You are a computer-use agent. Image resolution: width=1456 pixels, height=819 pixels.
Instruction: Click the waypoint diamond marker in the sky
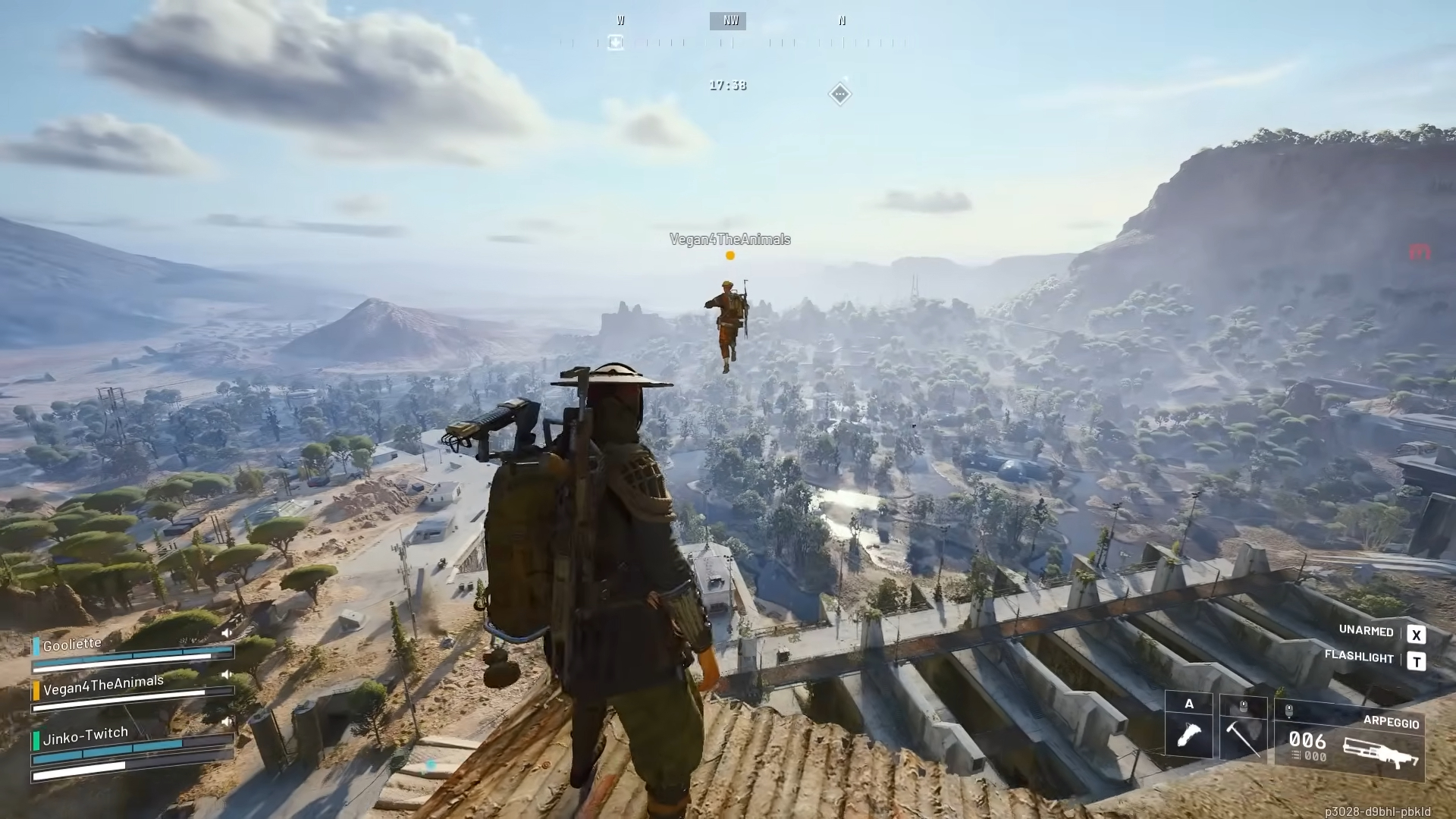(x=839, y=93)
